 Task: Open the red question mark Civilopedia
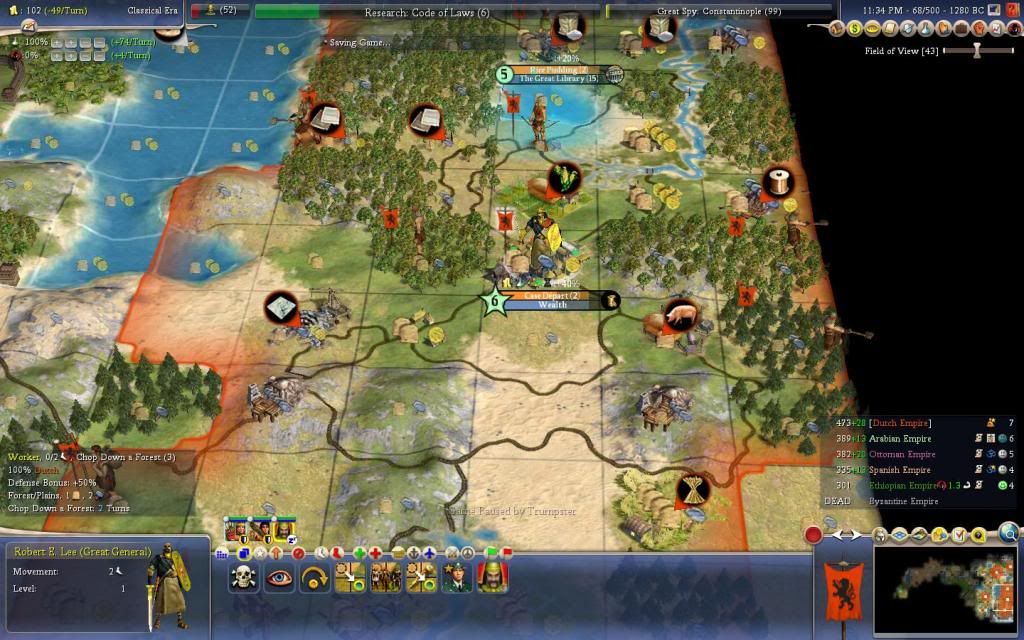pos(1010,9)
